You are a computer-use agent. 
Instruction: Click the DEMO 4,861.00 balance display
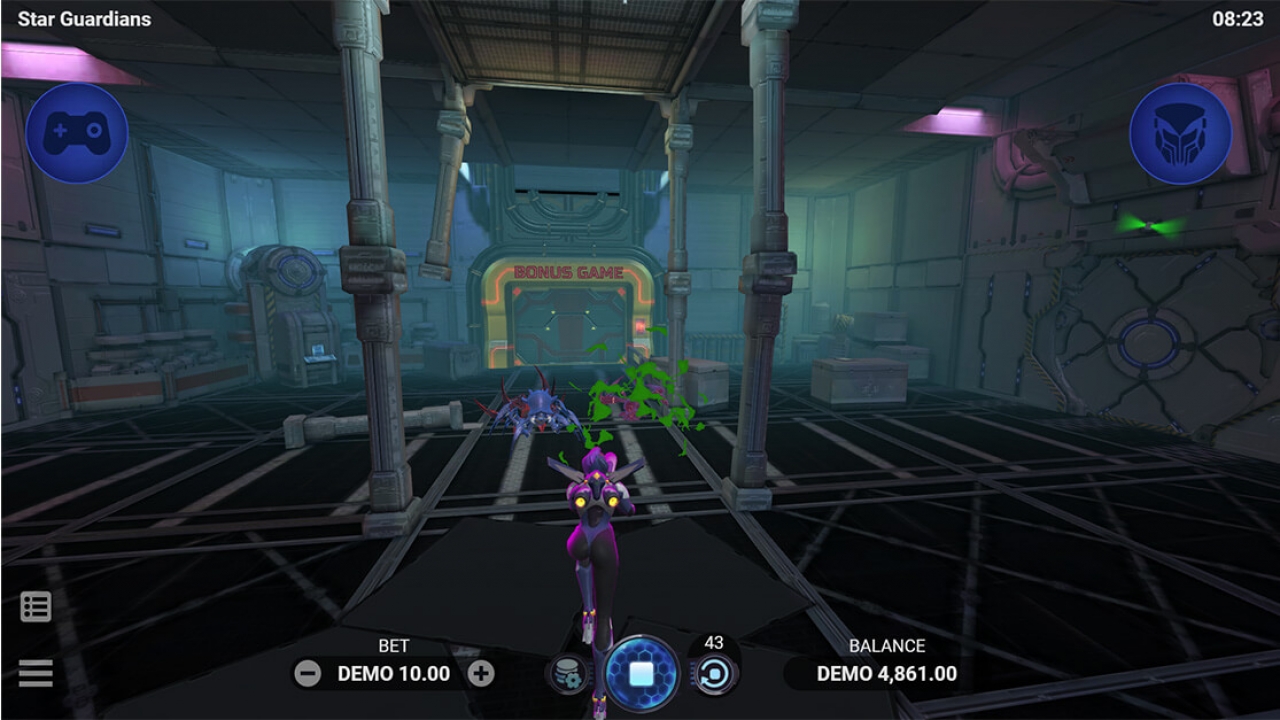[x=888, y=674]
